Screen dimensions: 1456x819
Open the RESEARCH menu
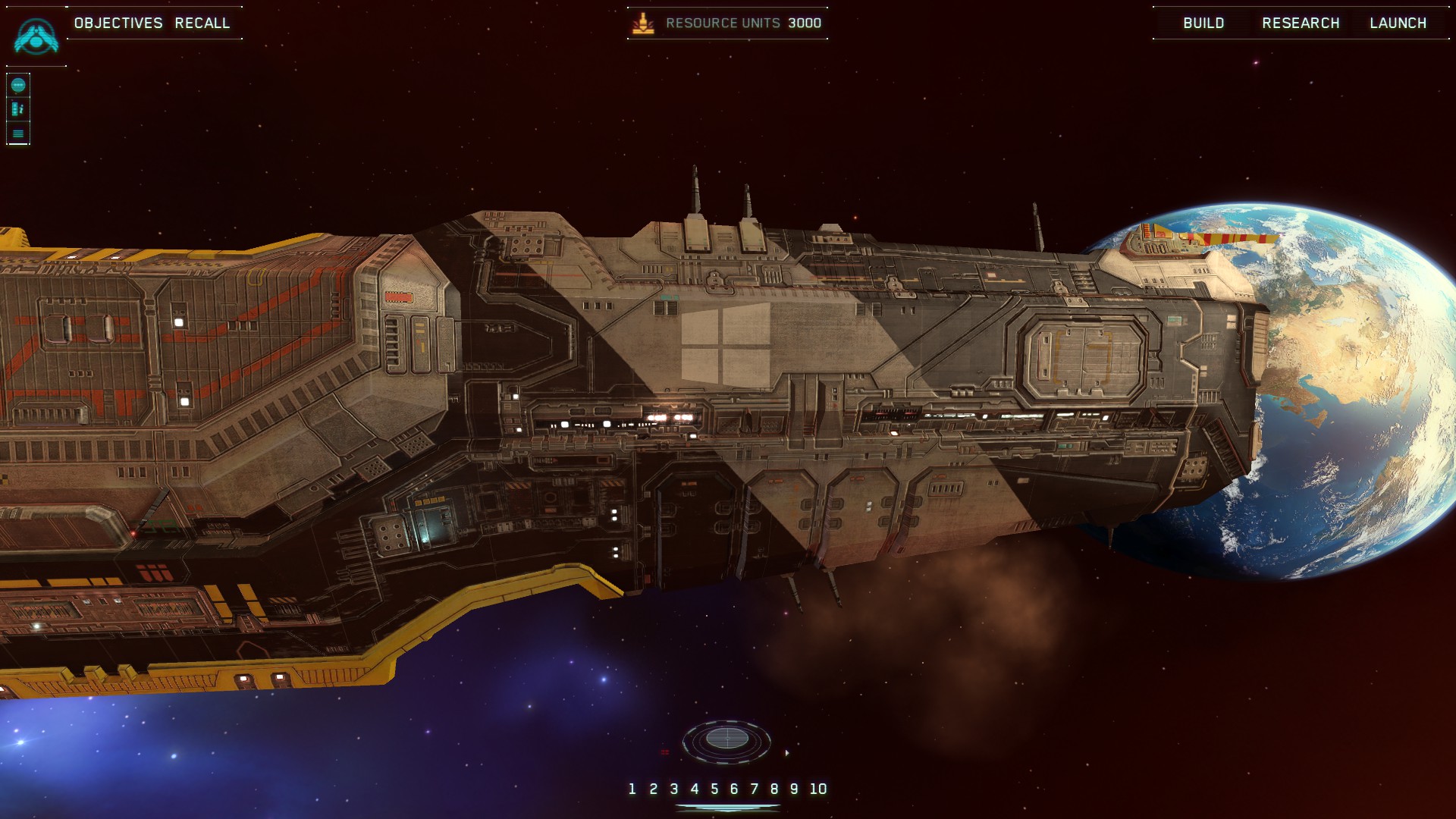tap(1301, 23)
